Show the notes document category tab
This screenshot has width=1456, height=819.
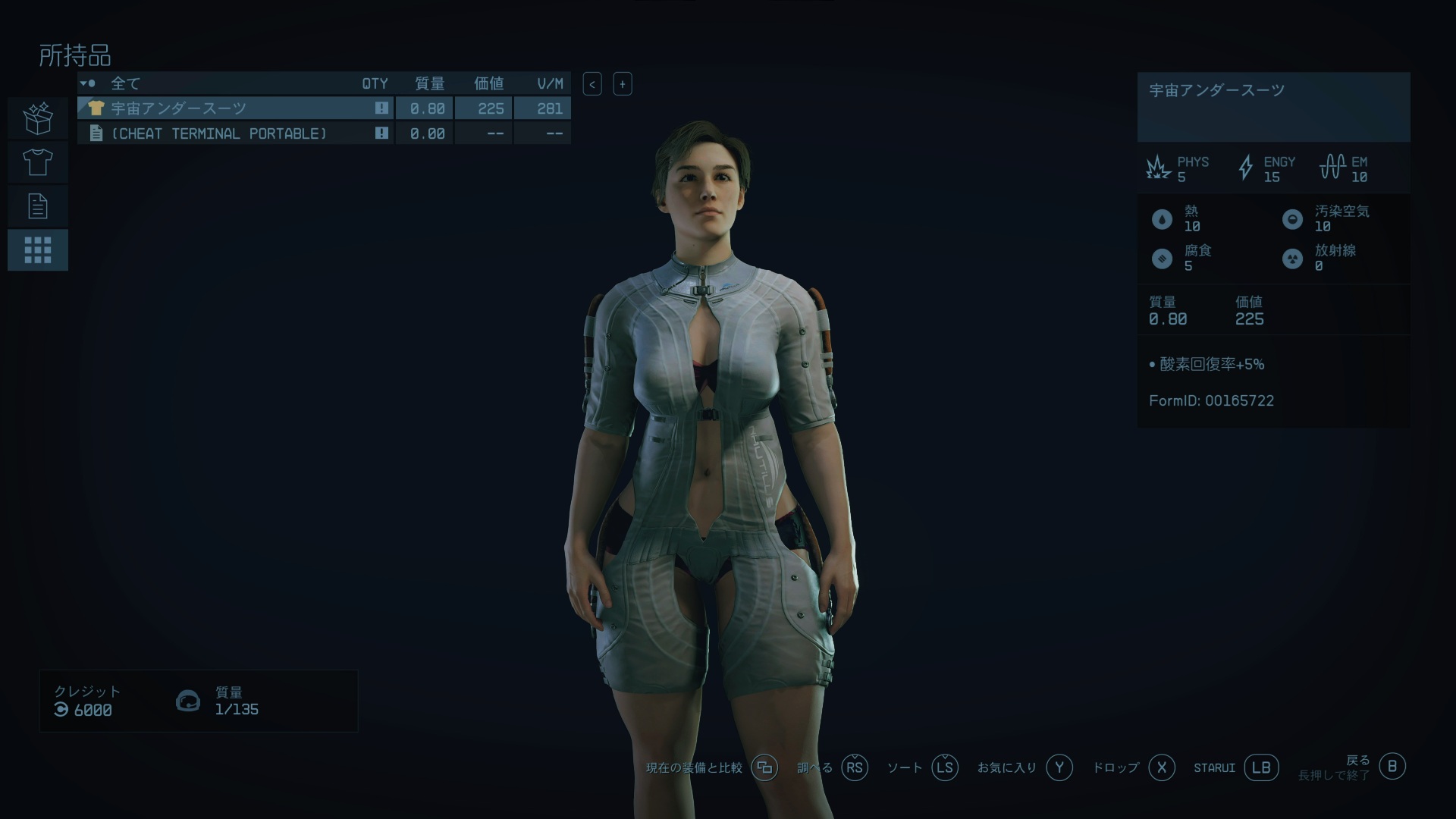(38, 206)
